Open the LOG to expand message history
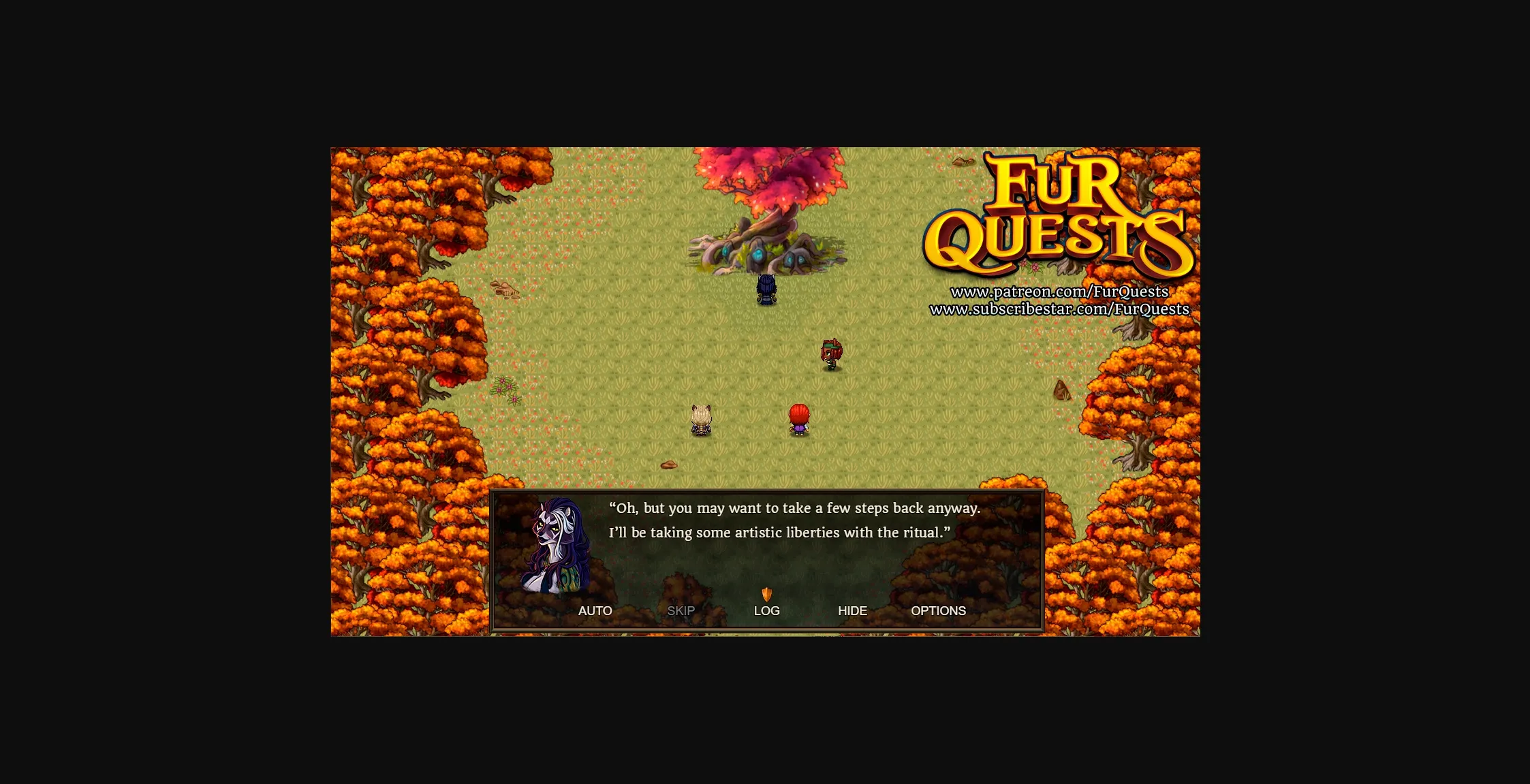This screenshot has height=784, width=1530. (766, 611)
